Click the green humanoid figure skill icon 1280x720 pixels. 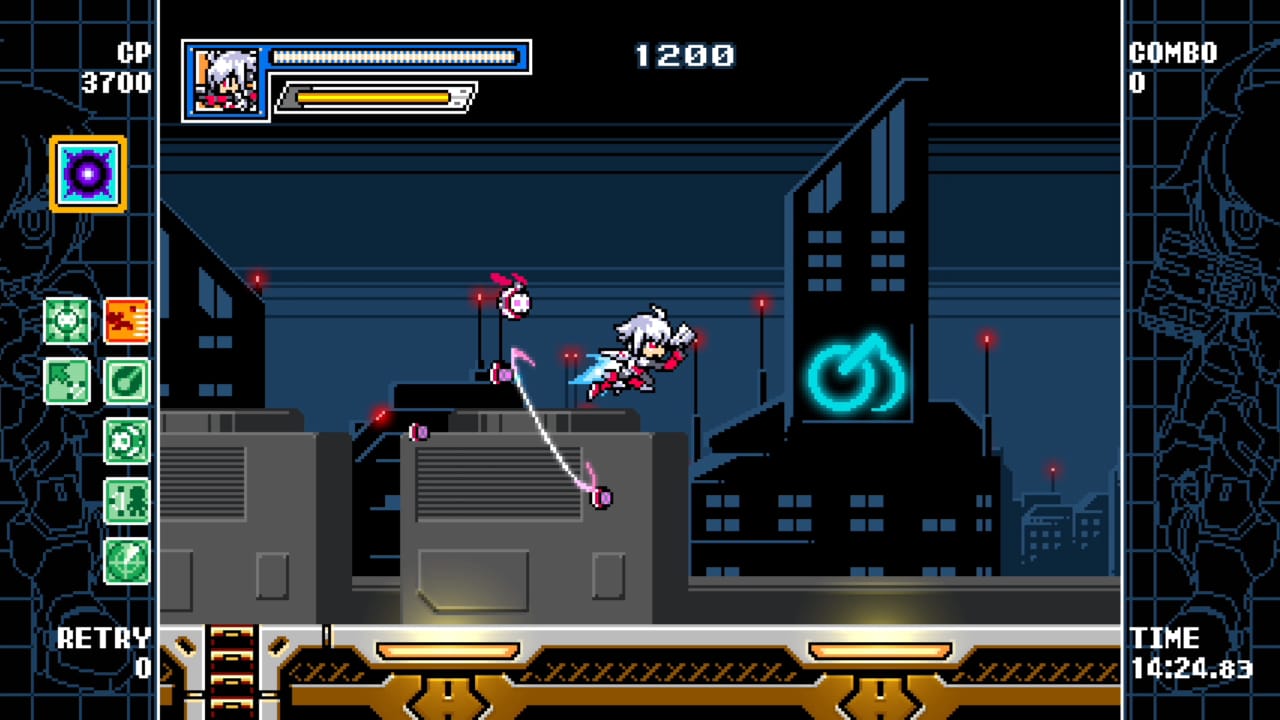point(127,499)
